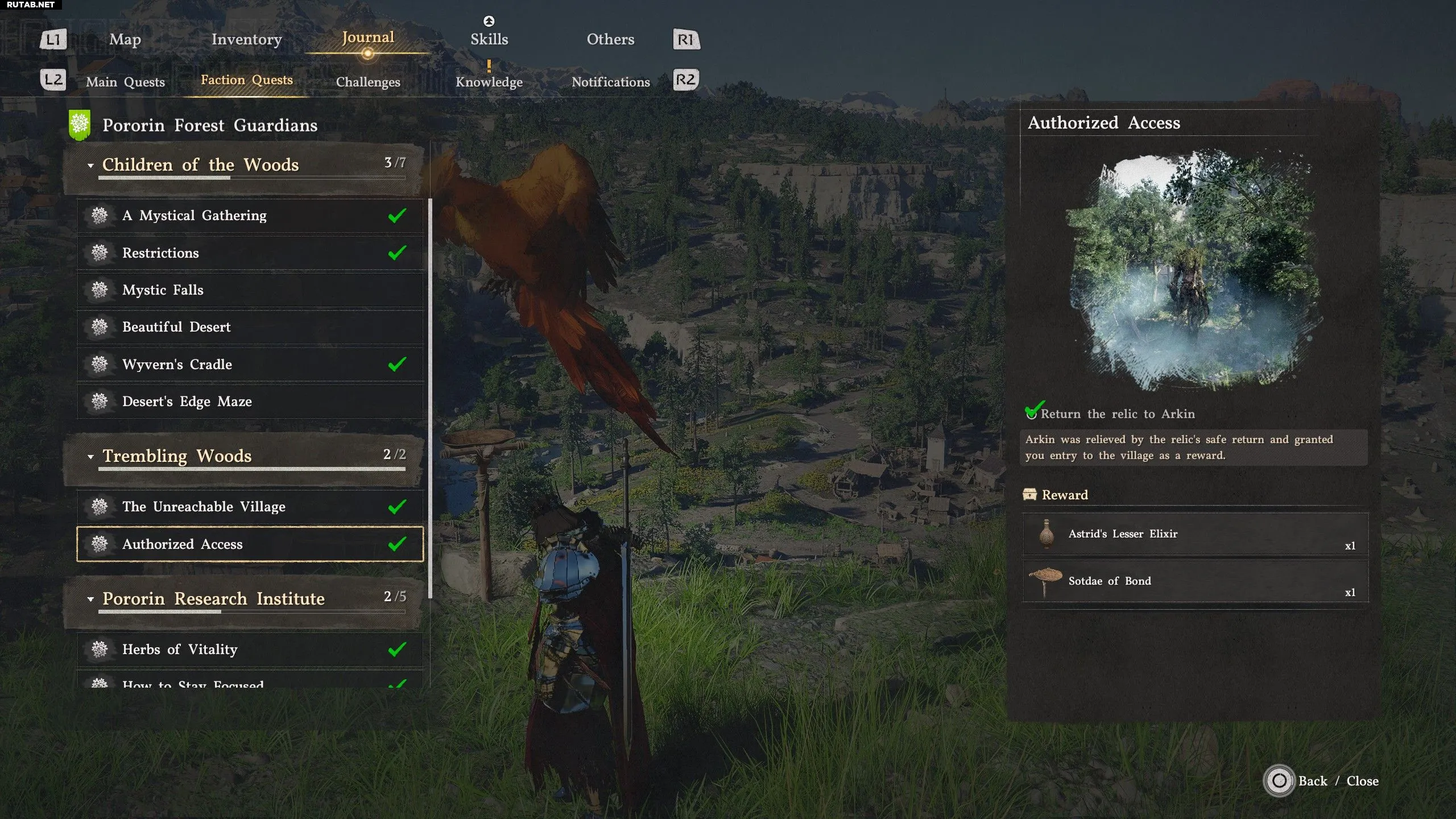
Task: Open the Challenges sub-tab
Action: pos(368,82)
